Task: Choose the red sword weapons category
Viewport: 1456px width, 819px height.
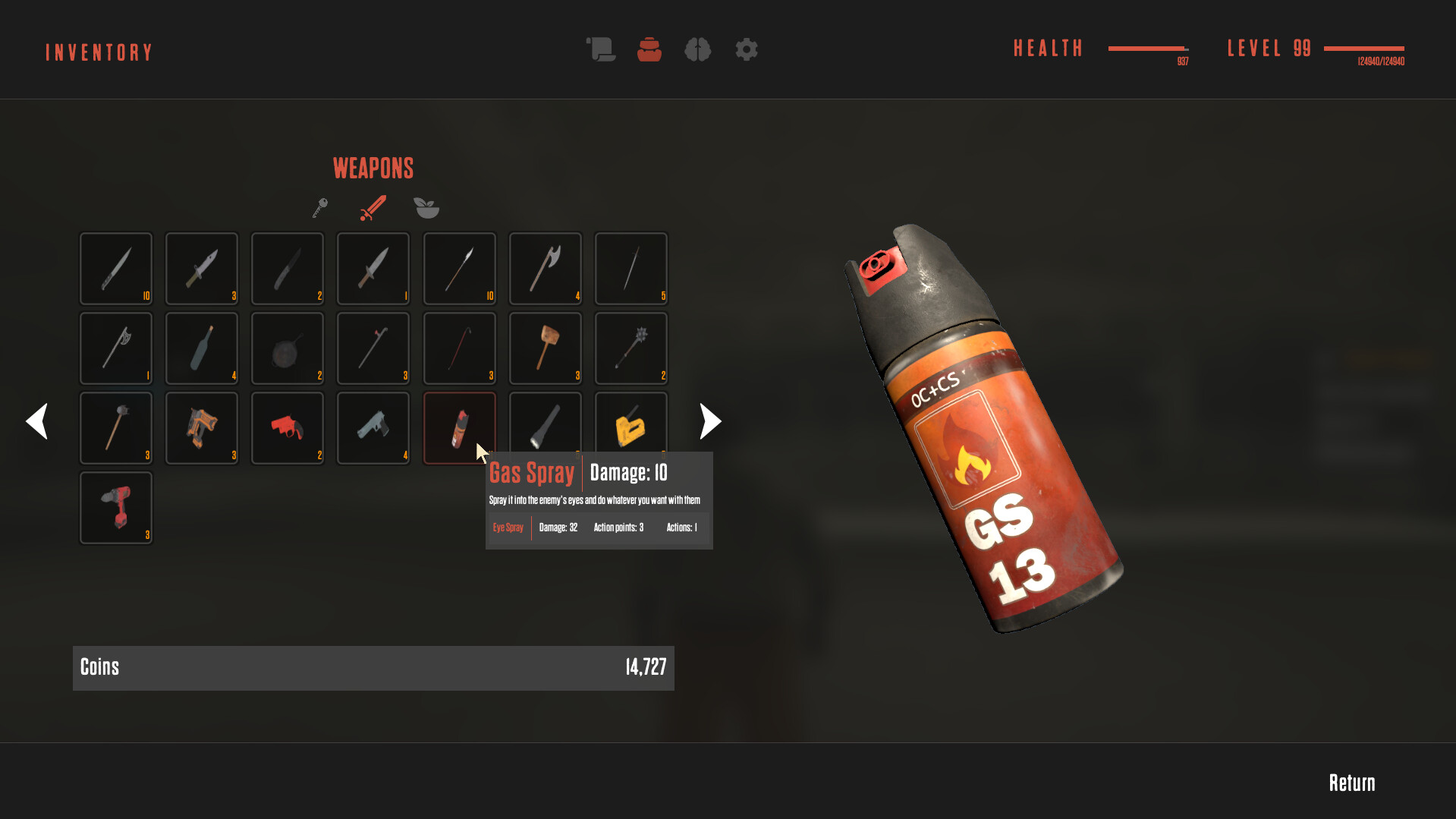Action: (373, 208)
